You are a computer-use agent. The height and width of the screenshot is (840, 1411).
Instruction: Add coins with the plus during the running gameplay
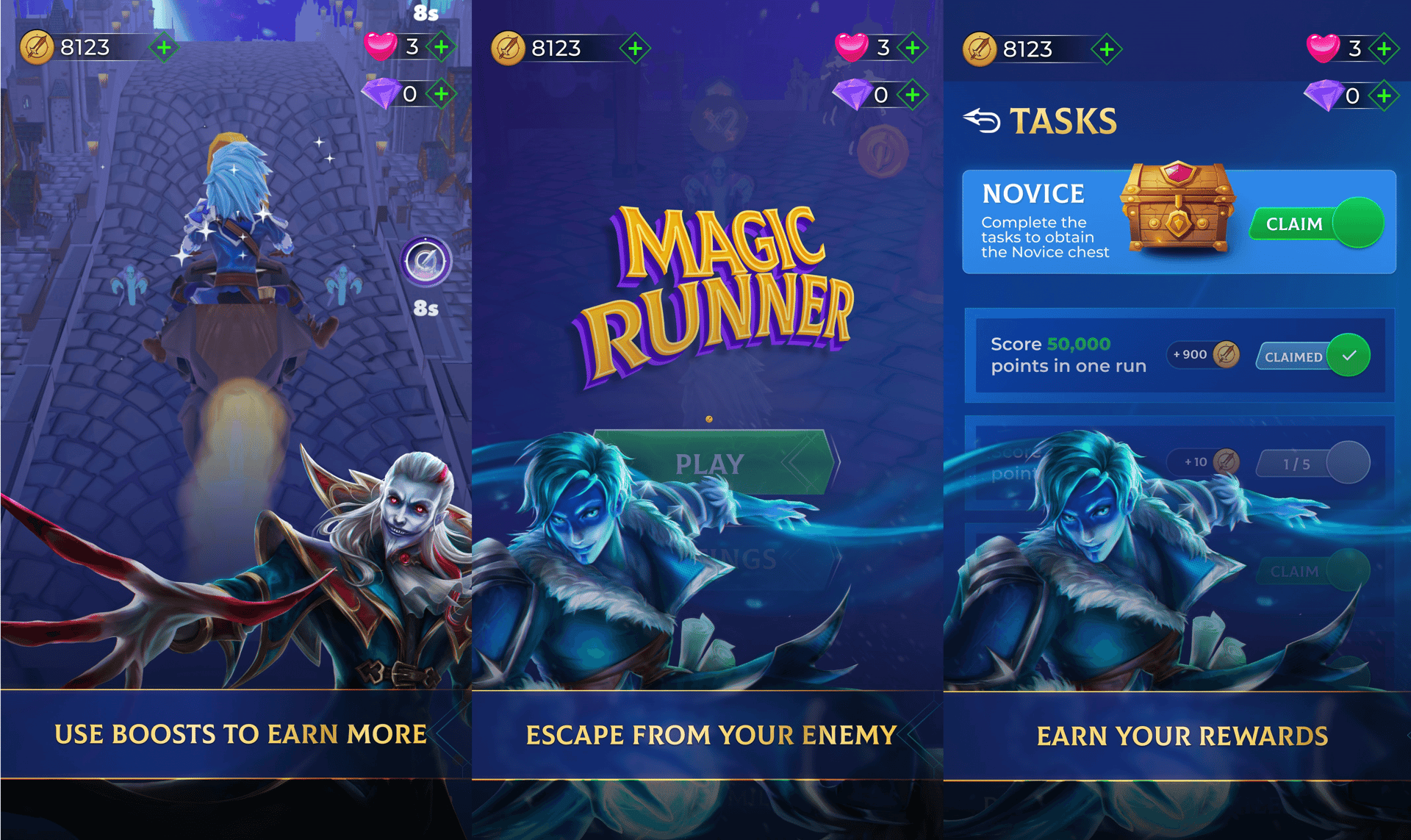(165, 49)
